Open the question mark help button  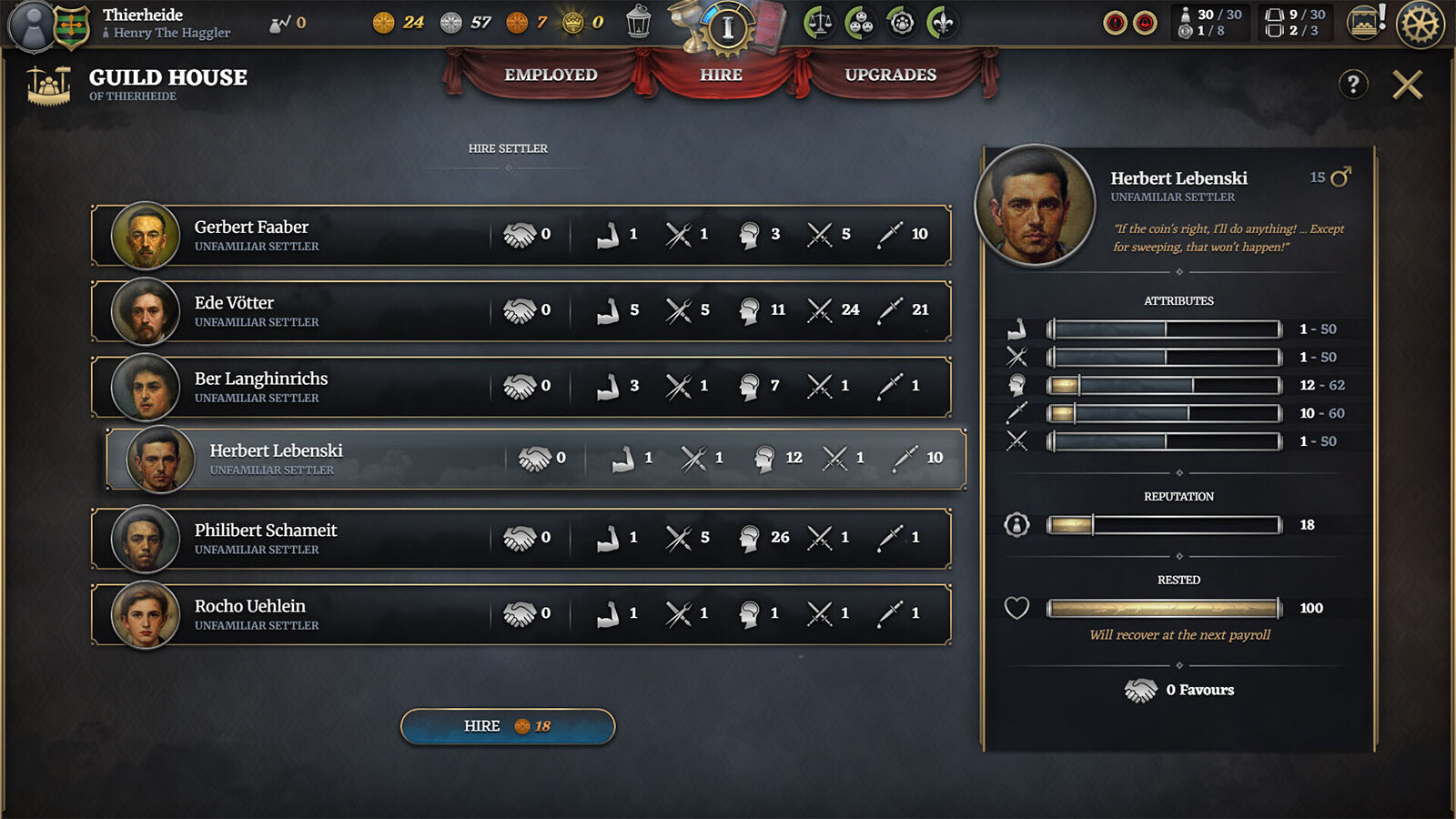(x=1353, y=85)
